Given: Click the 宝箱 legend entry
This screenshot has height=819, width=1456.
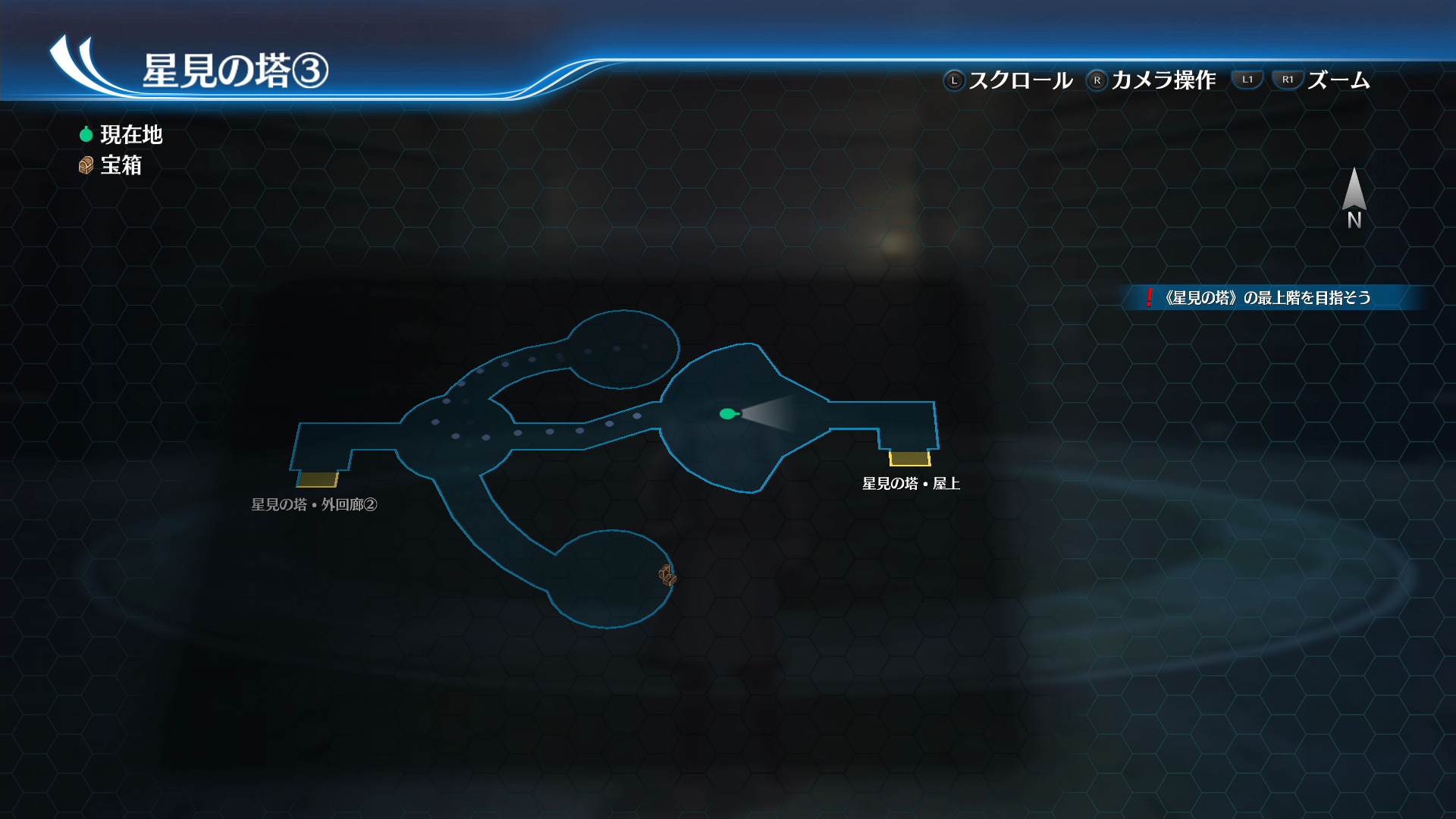Looking at the screenshot, I should click(x=111, y=165).
